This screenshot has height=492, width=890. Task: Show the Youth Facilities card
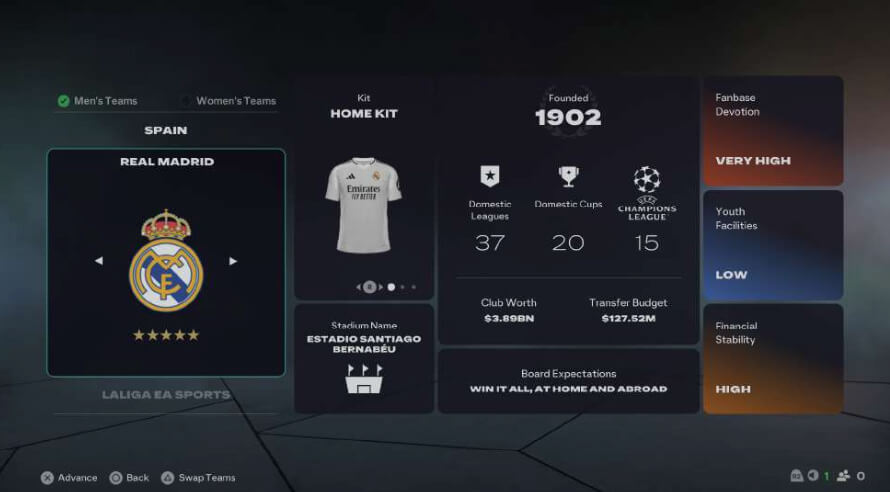[773, 245]
